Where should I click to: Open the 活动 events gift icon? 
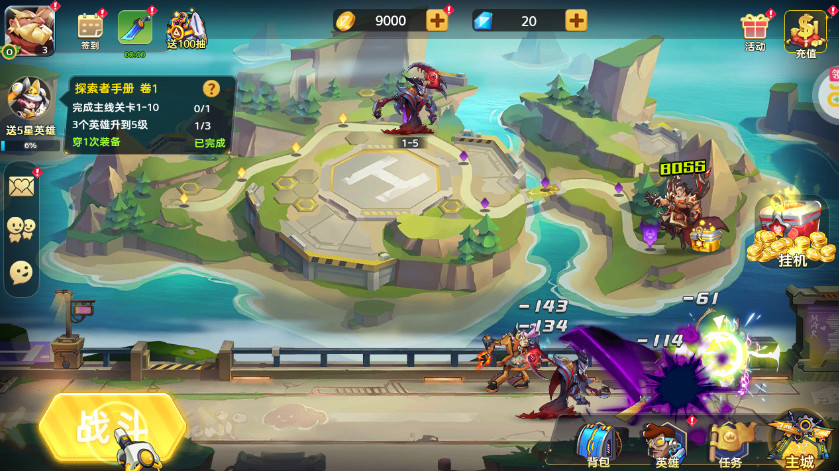point(754,30)
